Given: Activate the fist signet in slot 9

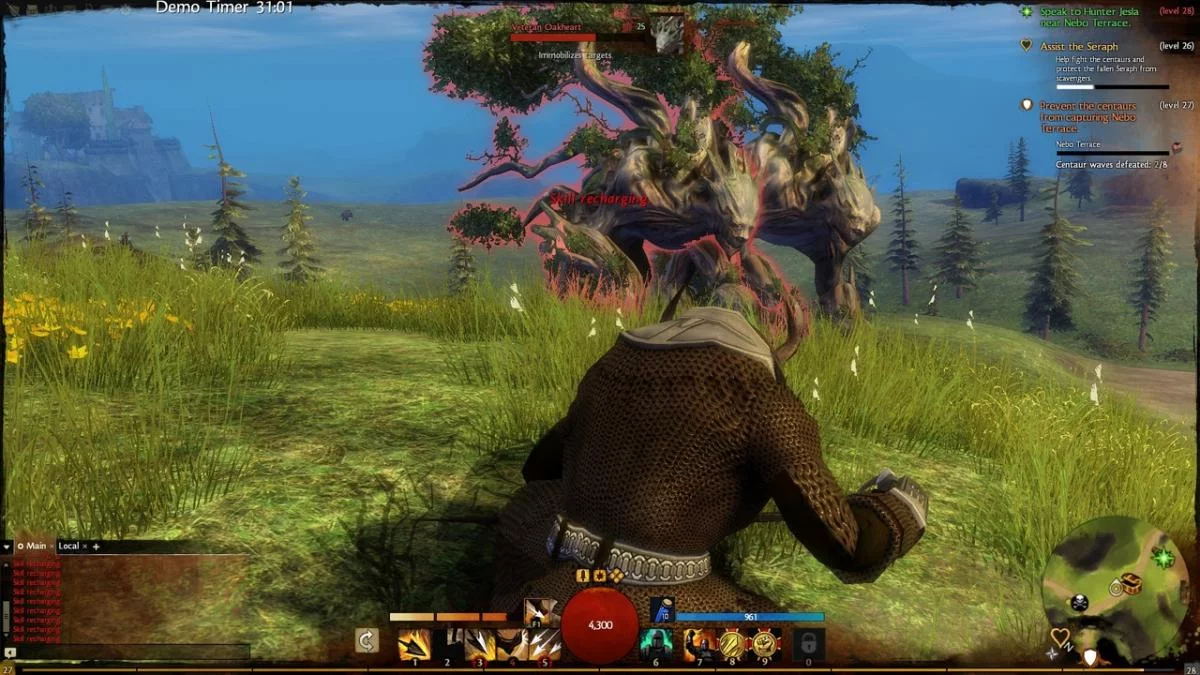Looking at the screenshot, I should 765,644.
